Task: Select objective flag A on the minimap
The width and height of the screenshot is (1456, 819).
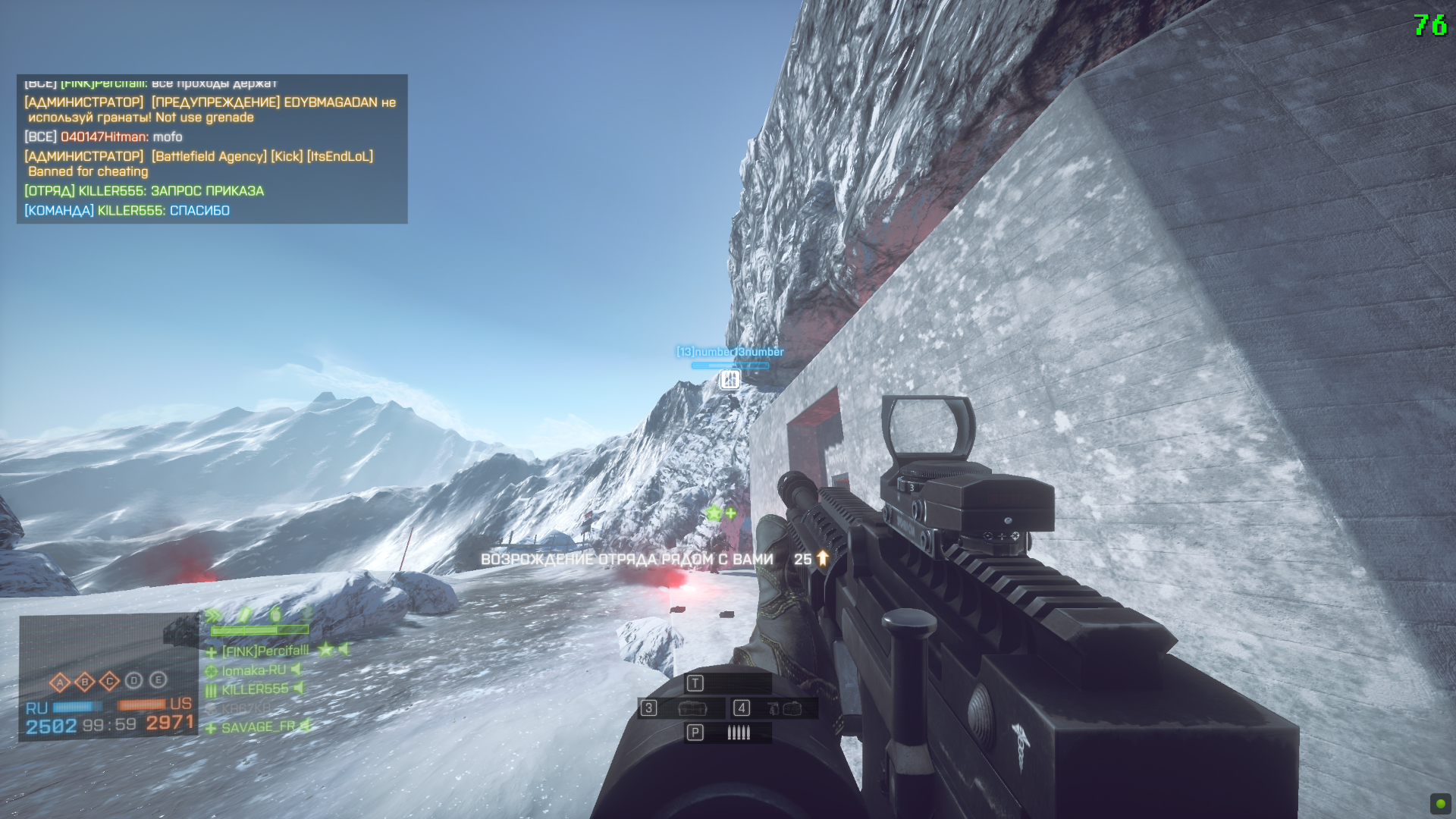Action: click(x=60, y=682)
